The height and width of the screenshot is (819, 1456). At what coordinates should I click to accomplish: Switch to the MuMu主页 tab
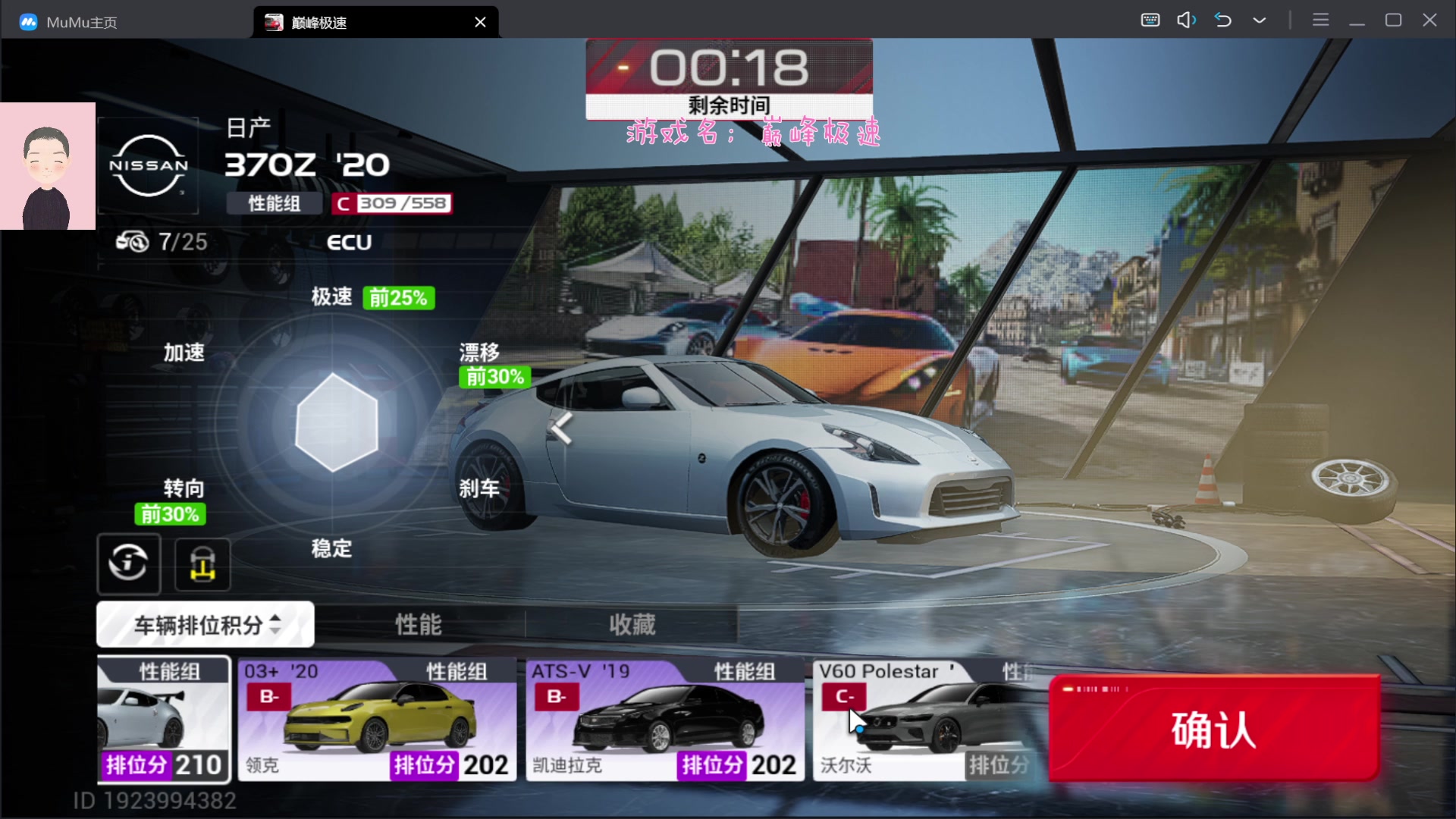click(81, 22)
